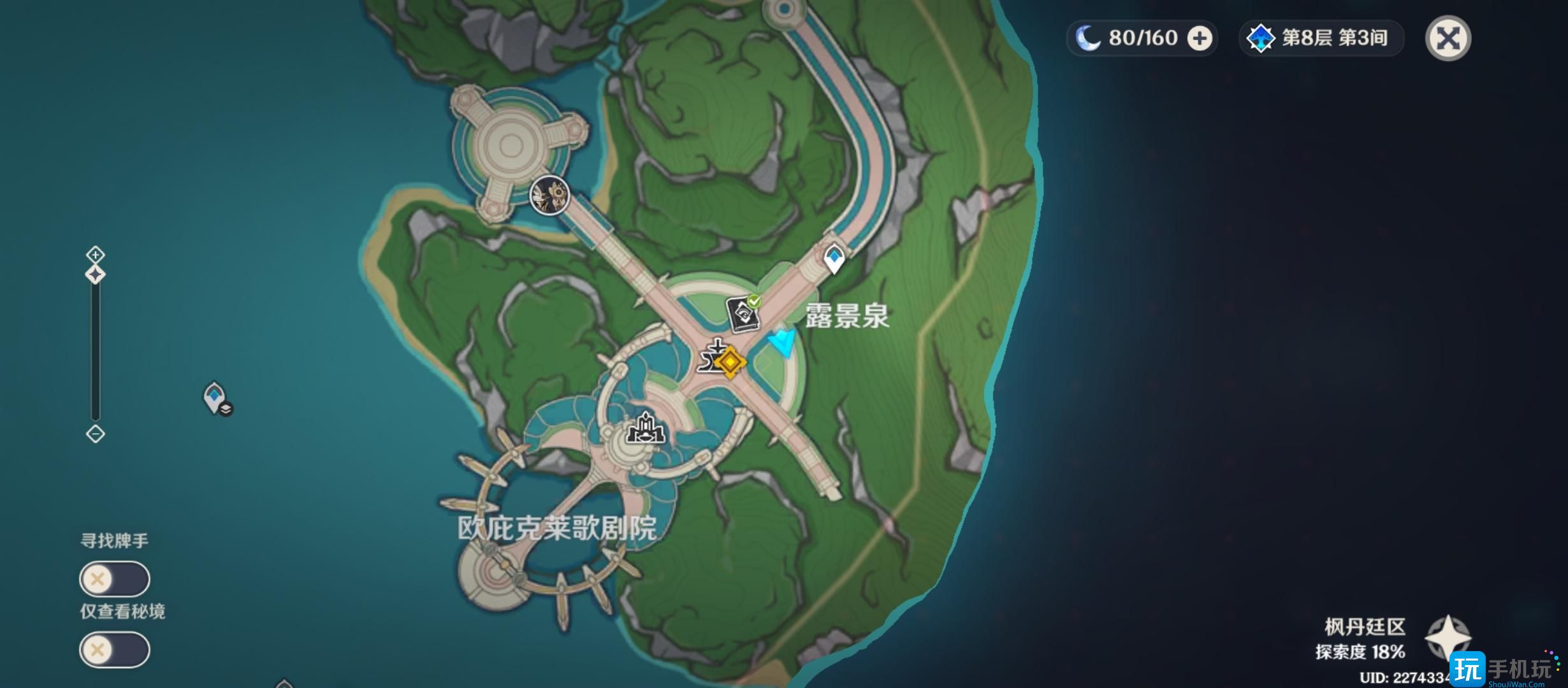
Task: Select the card player book marker
Action: 743,314
